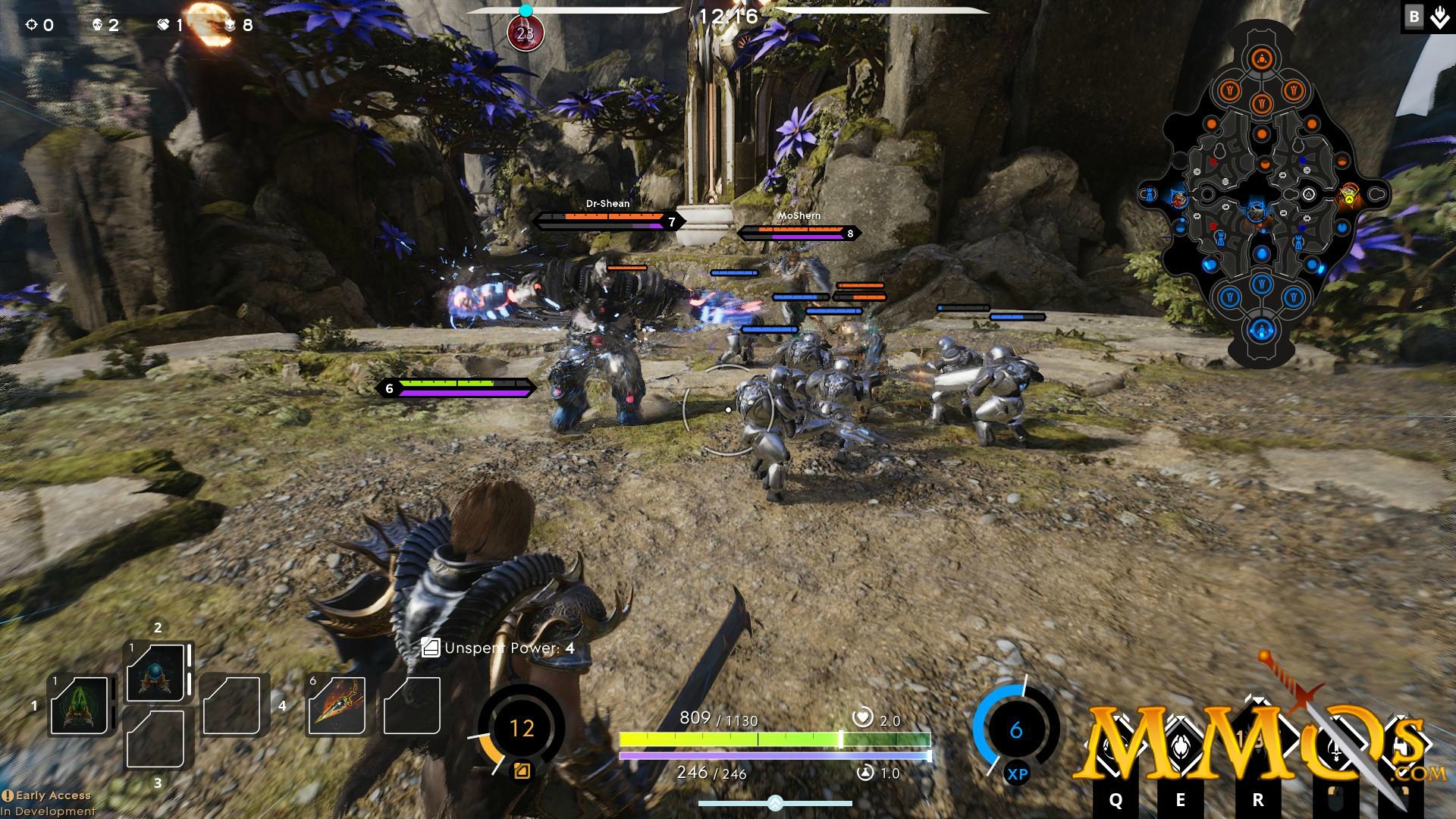Activate the blue orb card in slot 2
Viewport: 1456px width, 819px height.
point(155,673)
